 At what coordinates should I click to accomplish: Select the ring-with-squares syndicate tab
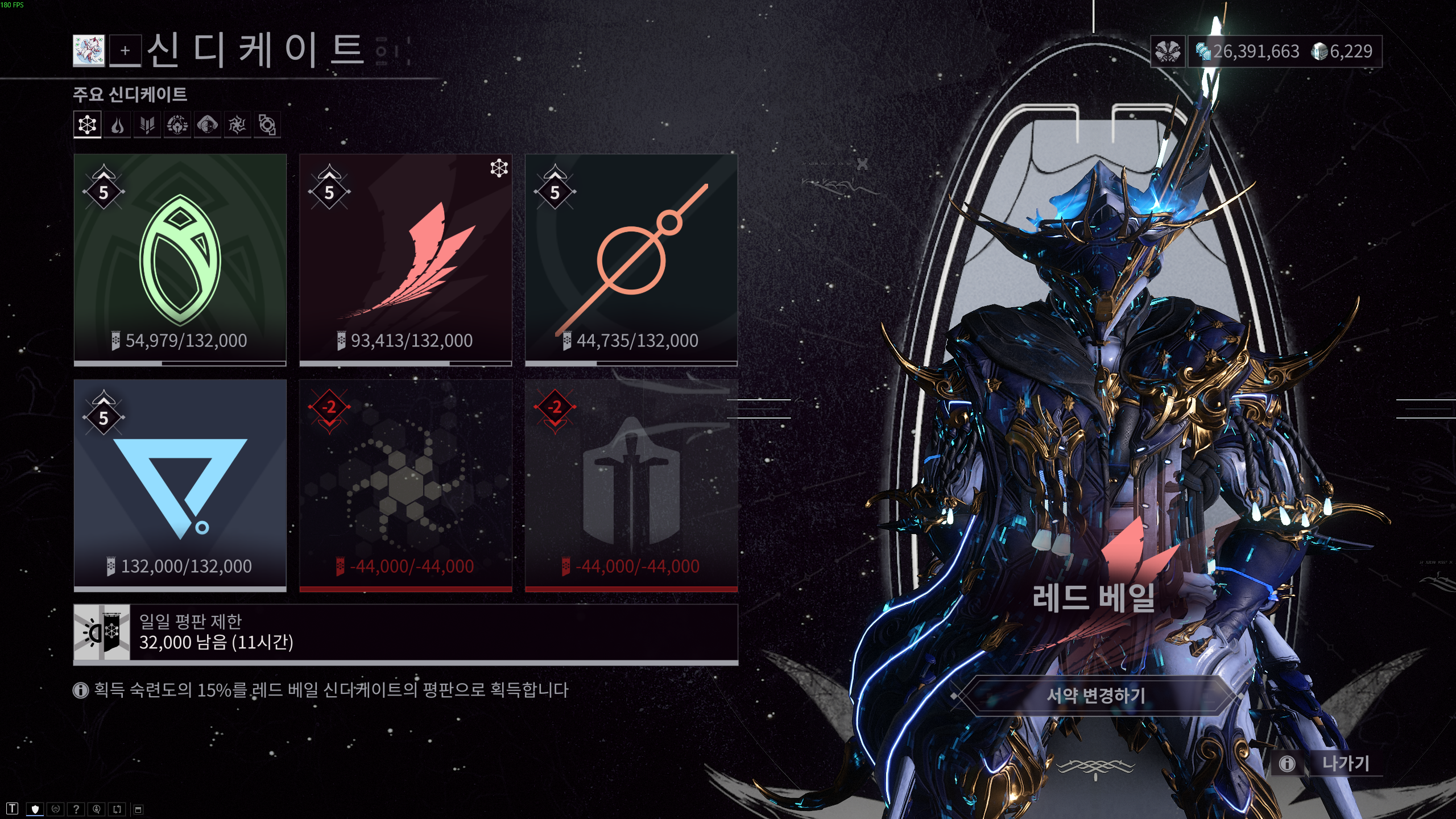(267, 125)
